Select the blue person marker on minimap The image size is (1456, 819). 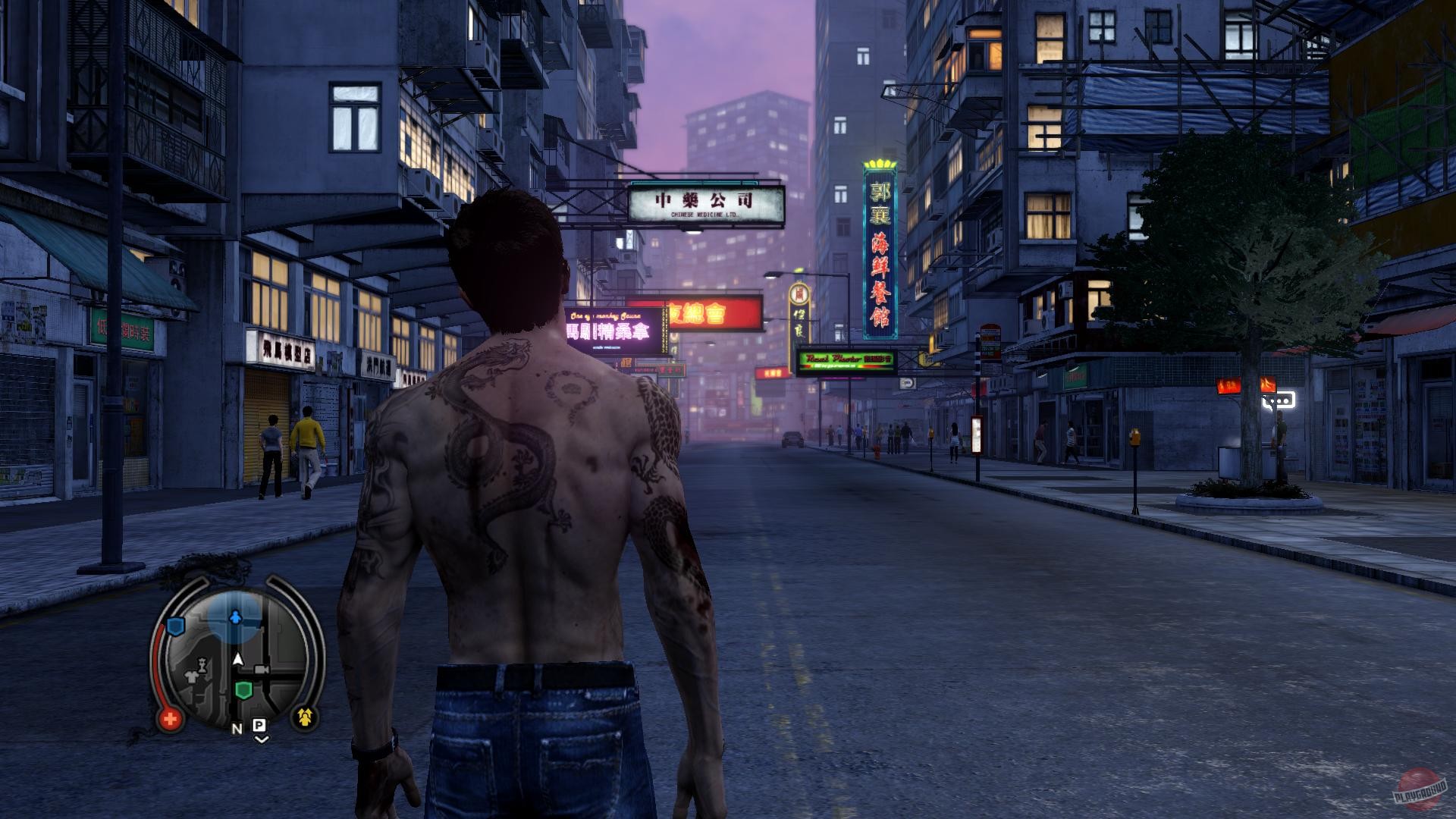[235, 617]
